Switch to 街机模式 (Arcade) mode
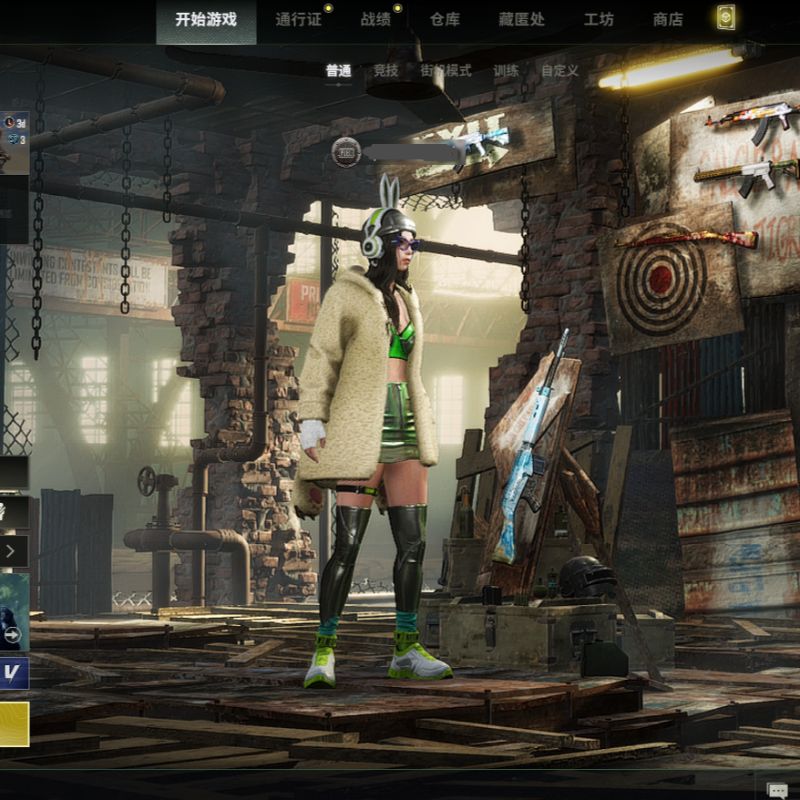The height and width of the screenshot is (800, 800). (445, 71)
